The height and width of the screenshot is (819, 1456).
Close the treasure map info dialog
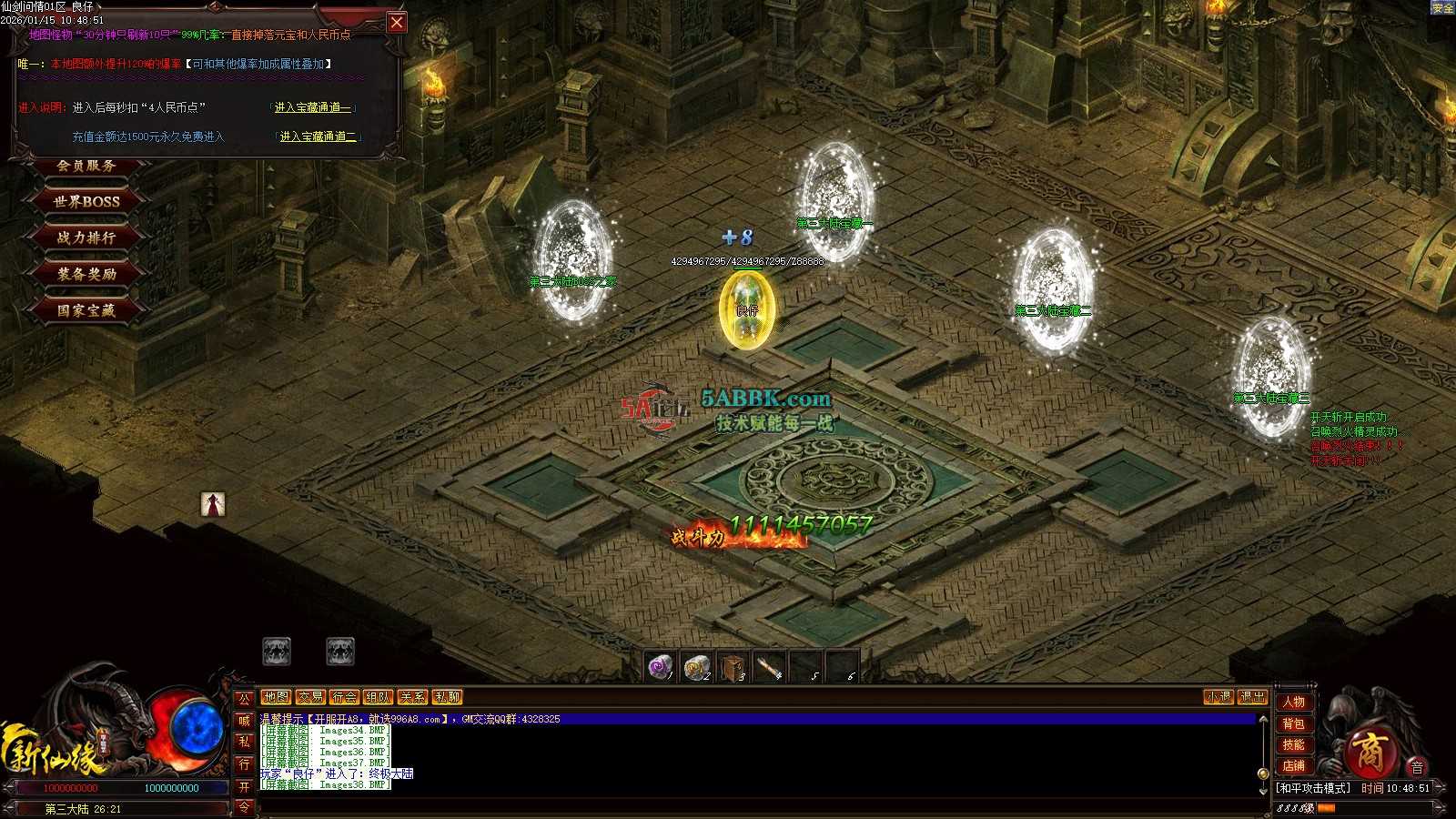pos(397,23)
